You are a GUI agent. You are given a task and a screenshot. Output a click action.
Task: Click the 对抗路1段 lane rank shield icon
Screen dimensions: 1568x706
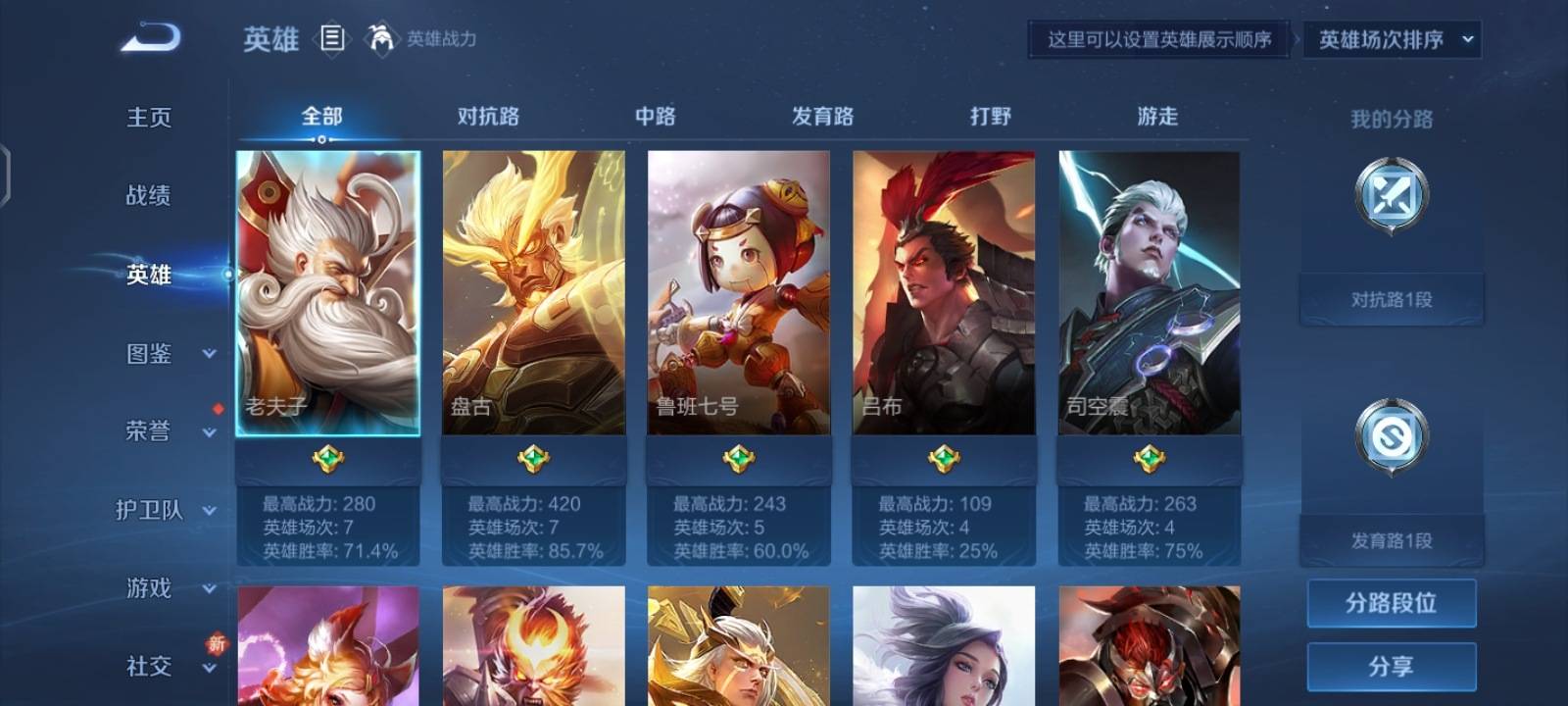point(1392,196)
